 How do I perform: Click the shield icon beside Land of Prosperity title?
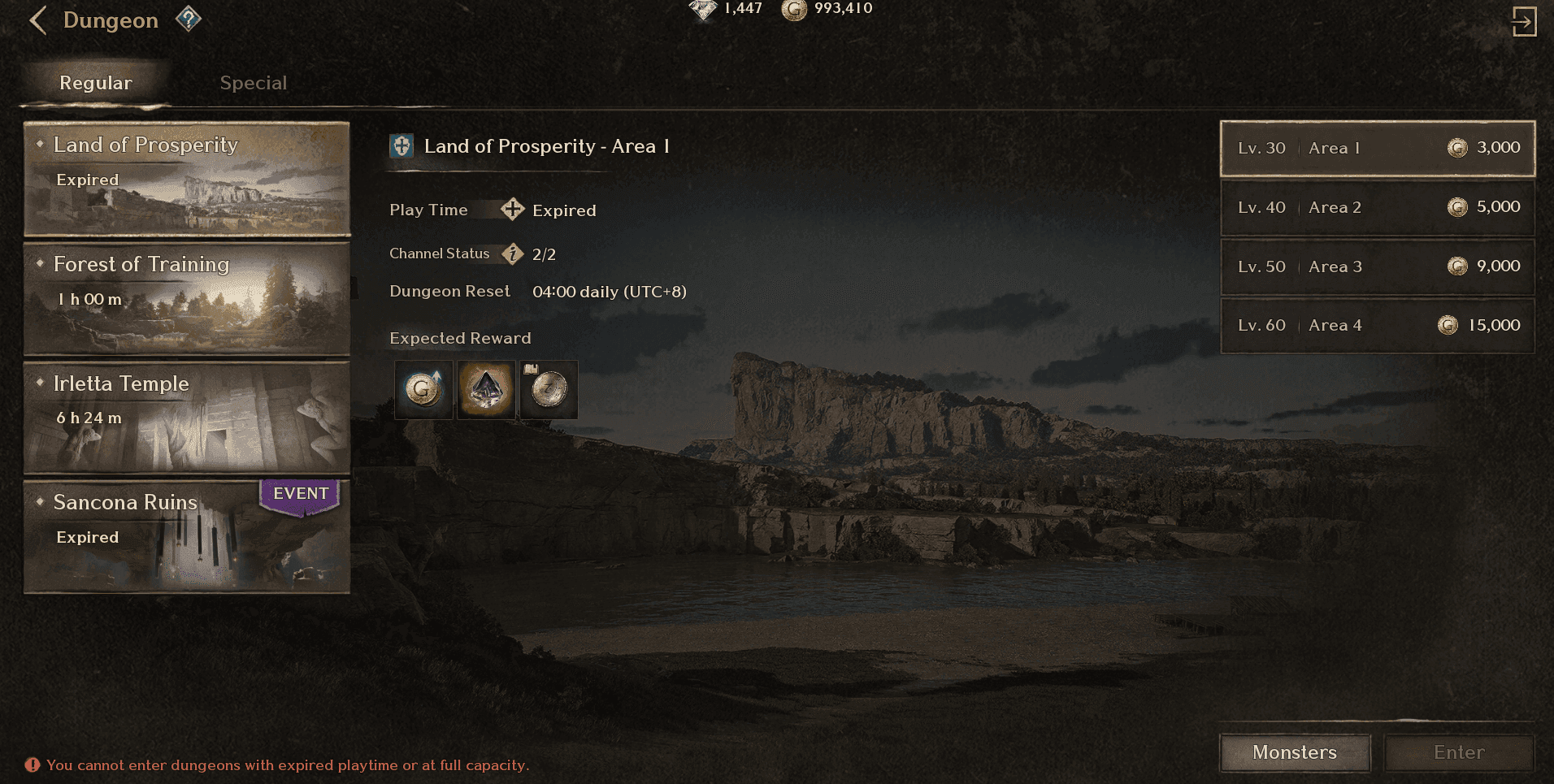point(402,147)
